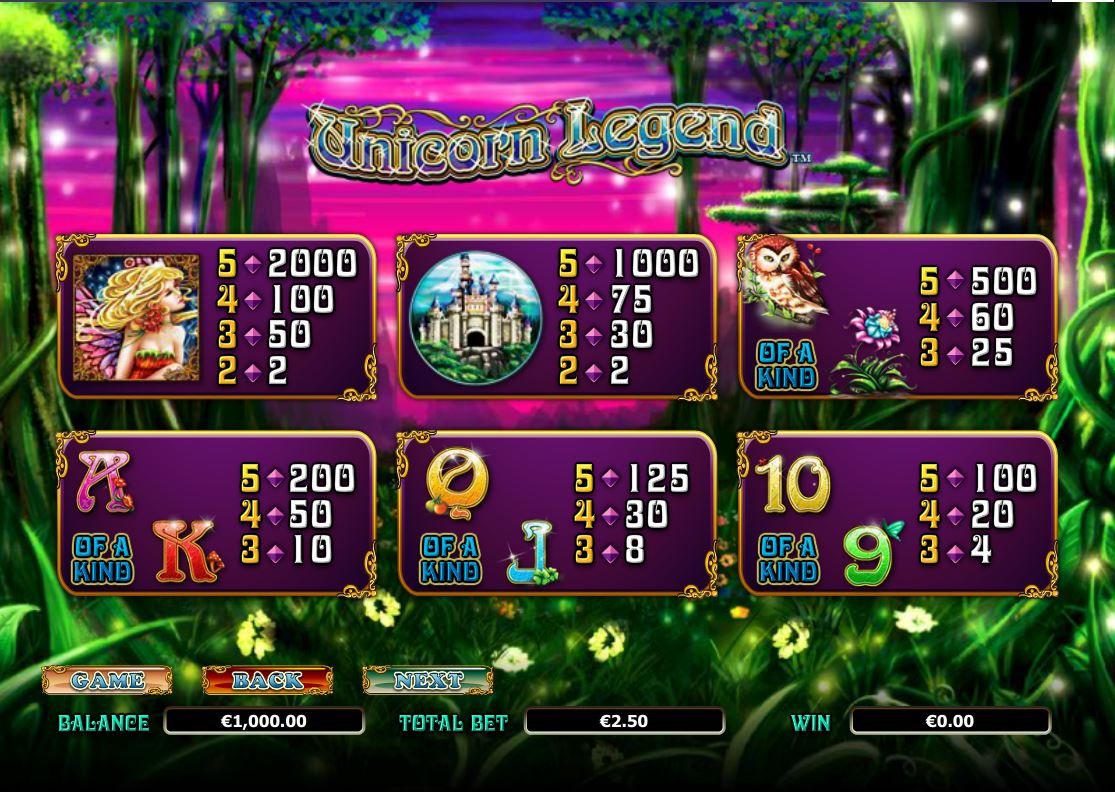This screenshot has height=792, width=1115.
Task: Show the next paytable page with NEXT
Action: click(427, 680)
